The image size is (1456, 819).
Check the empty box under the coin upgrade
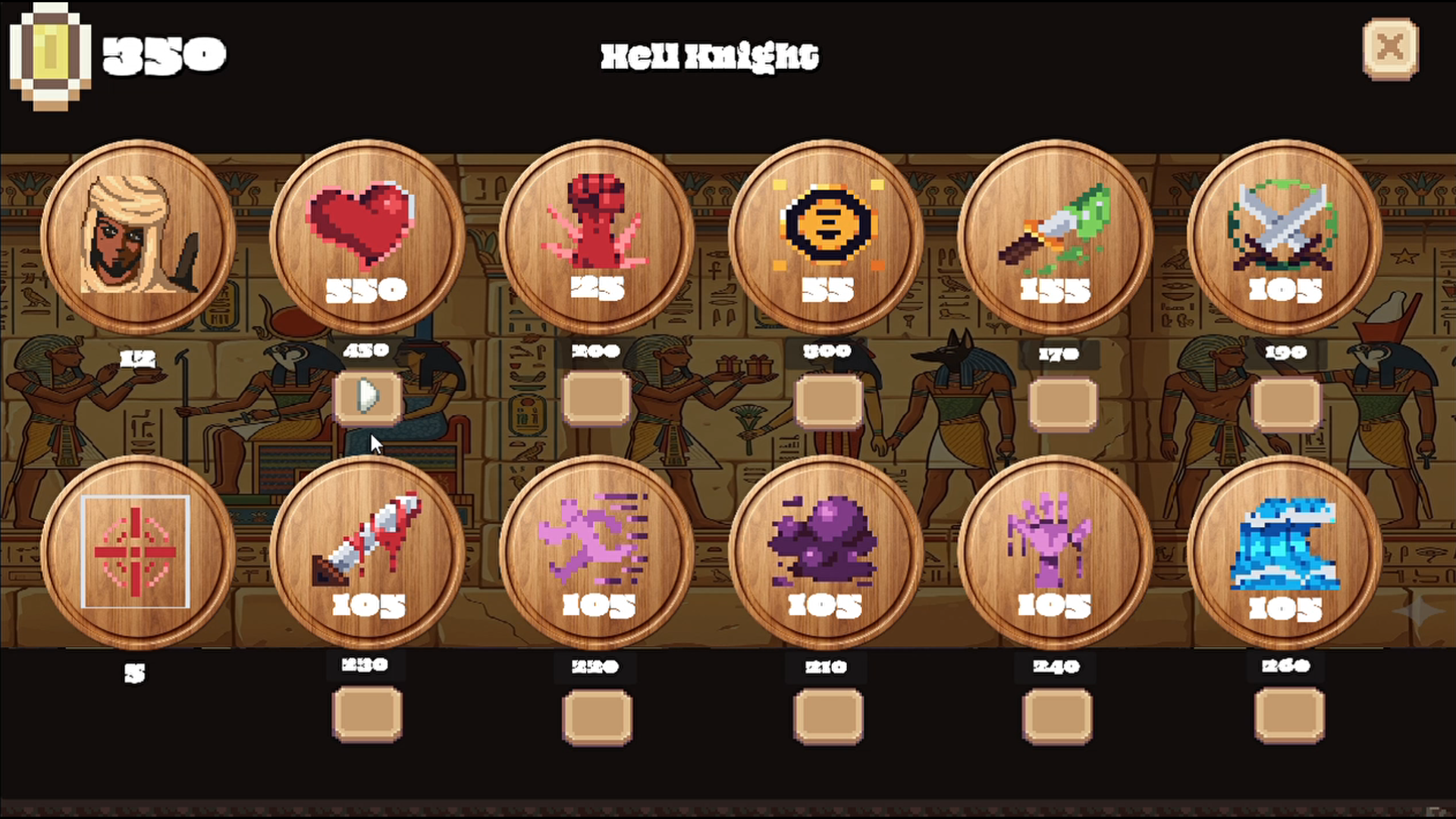coord(828,400)
